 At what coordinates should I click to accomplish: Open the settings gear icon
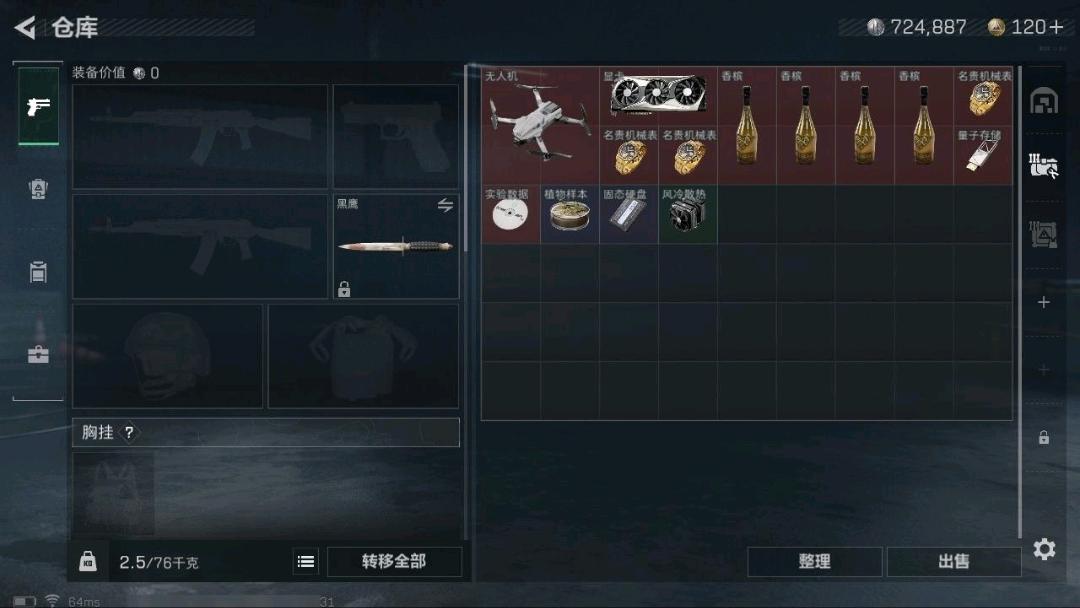[x=1044, y=549]
